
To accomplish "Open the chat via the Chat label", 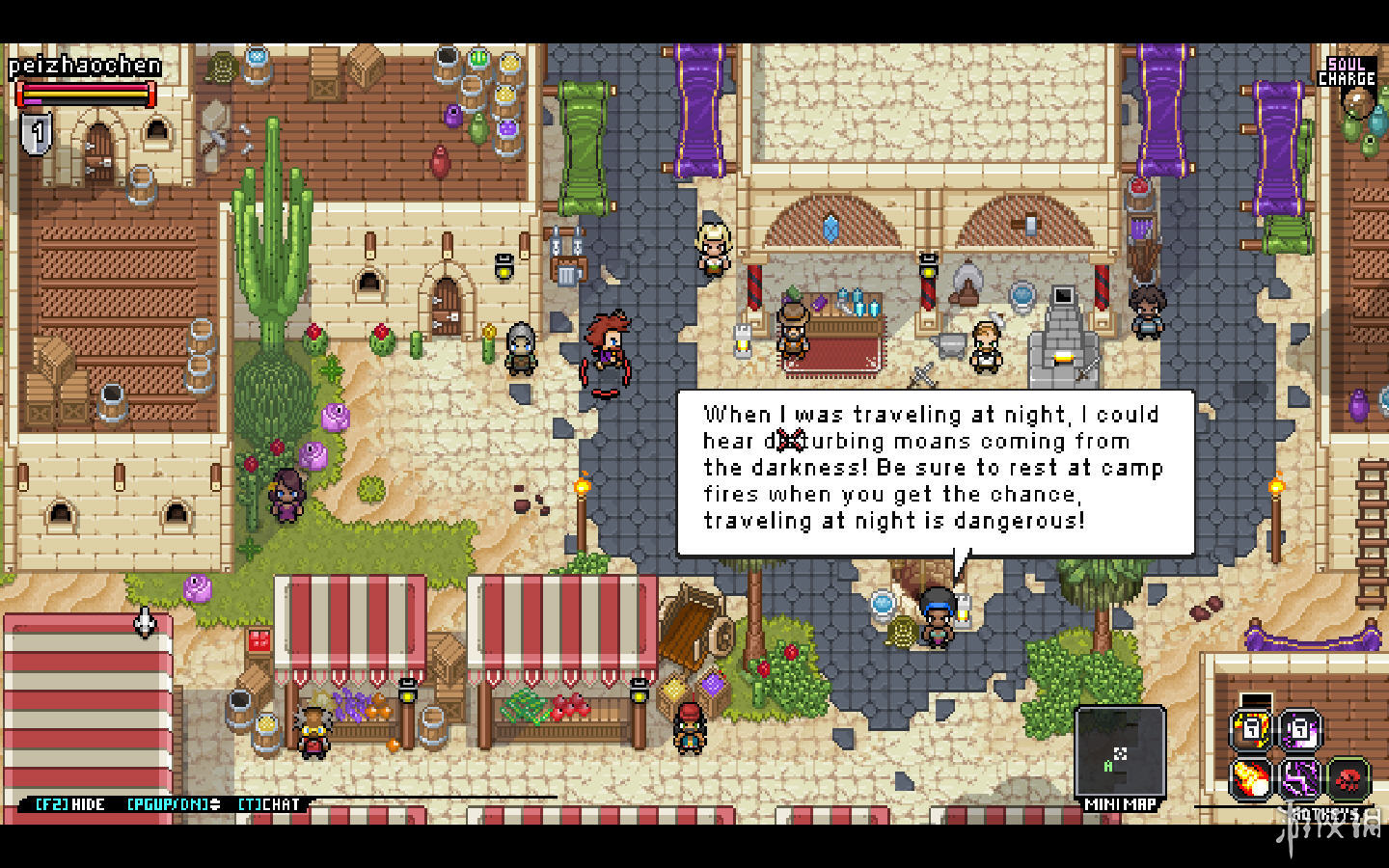I will pos(269,804).
